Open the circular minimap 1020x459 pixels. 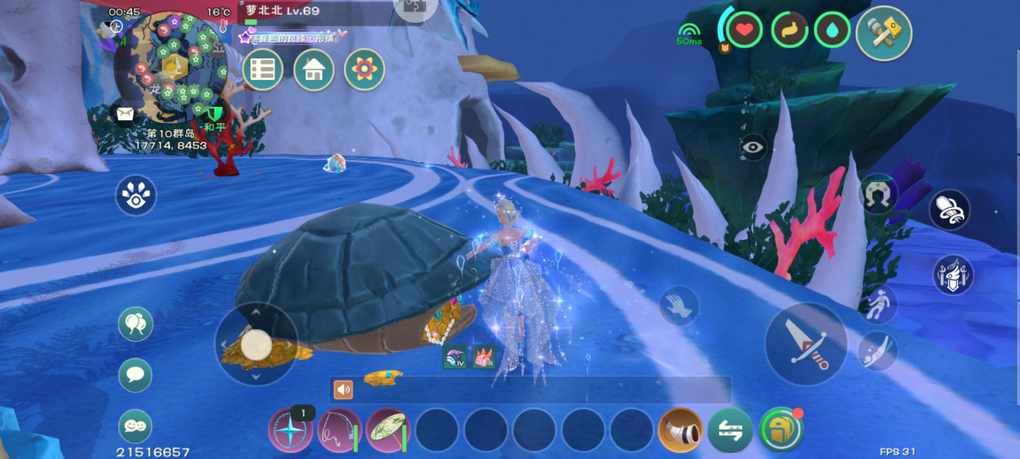(175, 62)
